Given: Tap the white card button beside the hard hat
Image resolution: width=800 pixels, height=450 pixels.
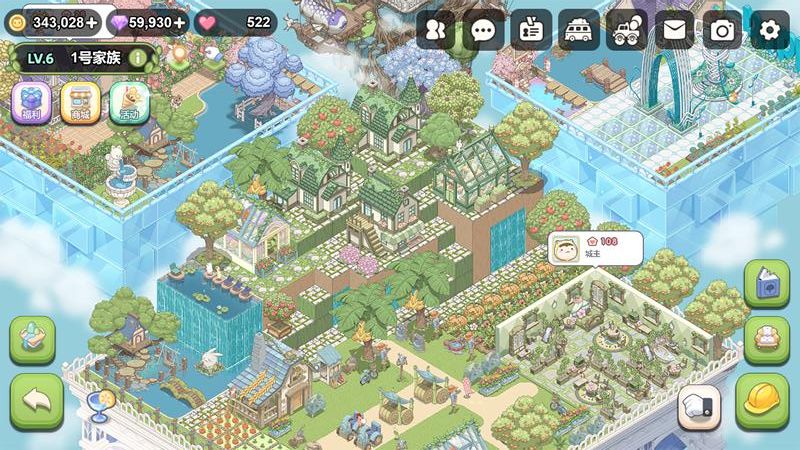Looking at the screenshot, I should 701,407.
